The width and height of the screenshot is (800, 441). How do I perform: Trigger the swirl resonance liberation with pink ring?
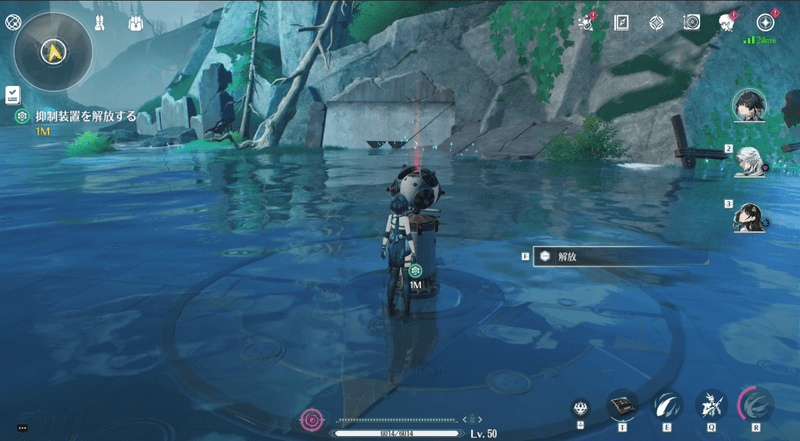756,405
